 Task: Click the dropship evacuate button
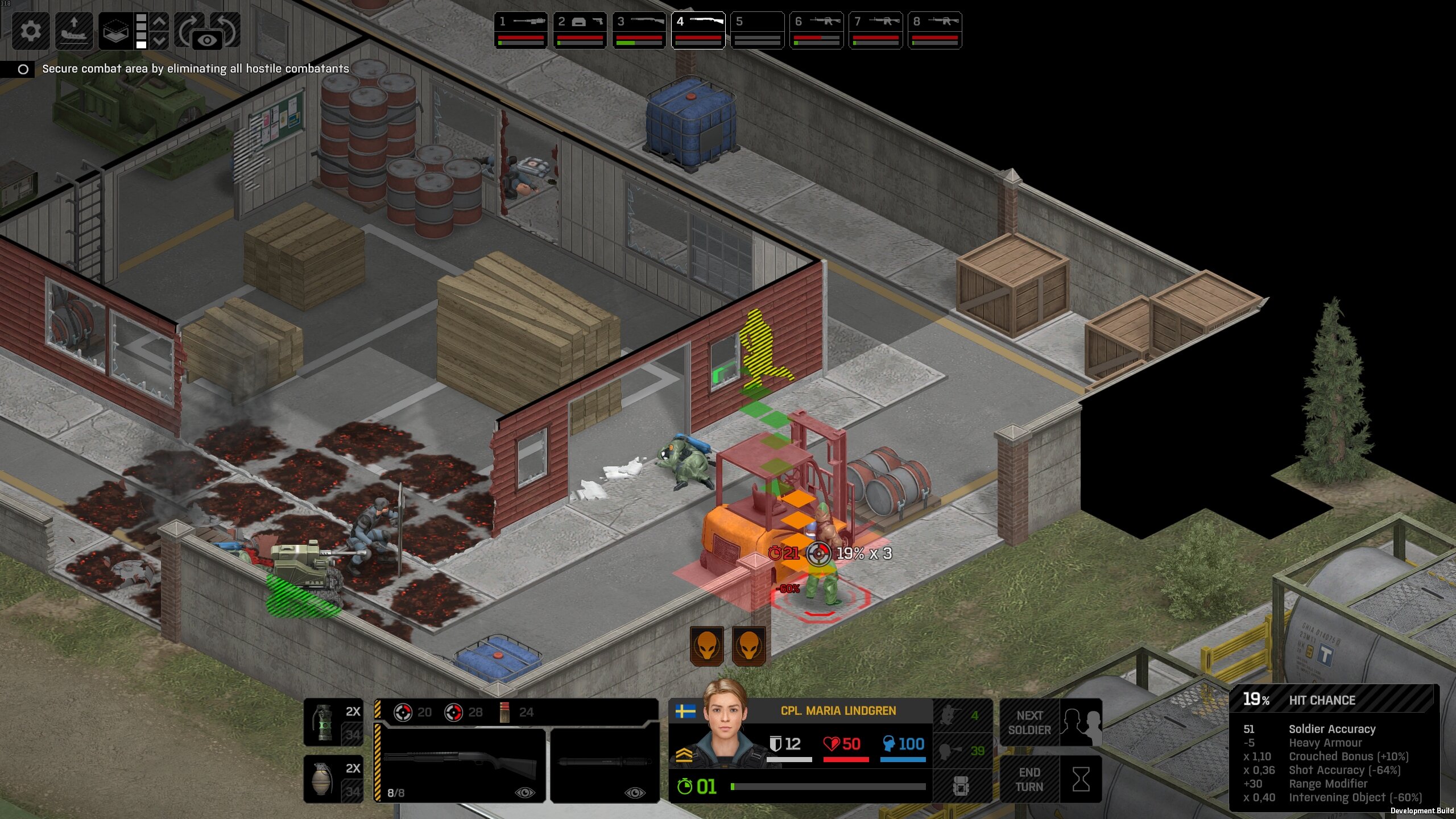pyautogui.click(x=74, y=30)
